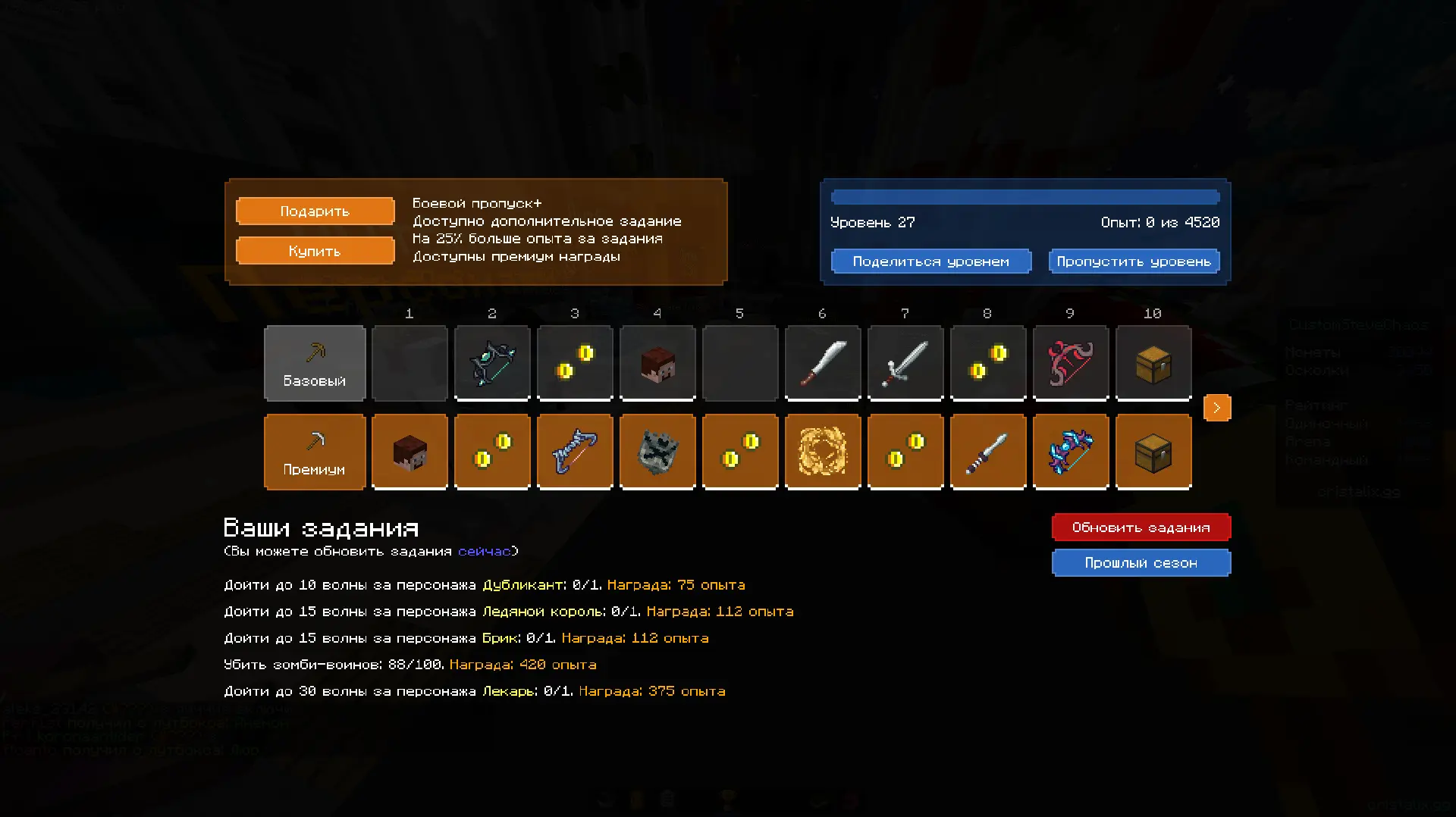Refresh quests with Обновить задания

1141,527
